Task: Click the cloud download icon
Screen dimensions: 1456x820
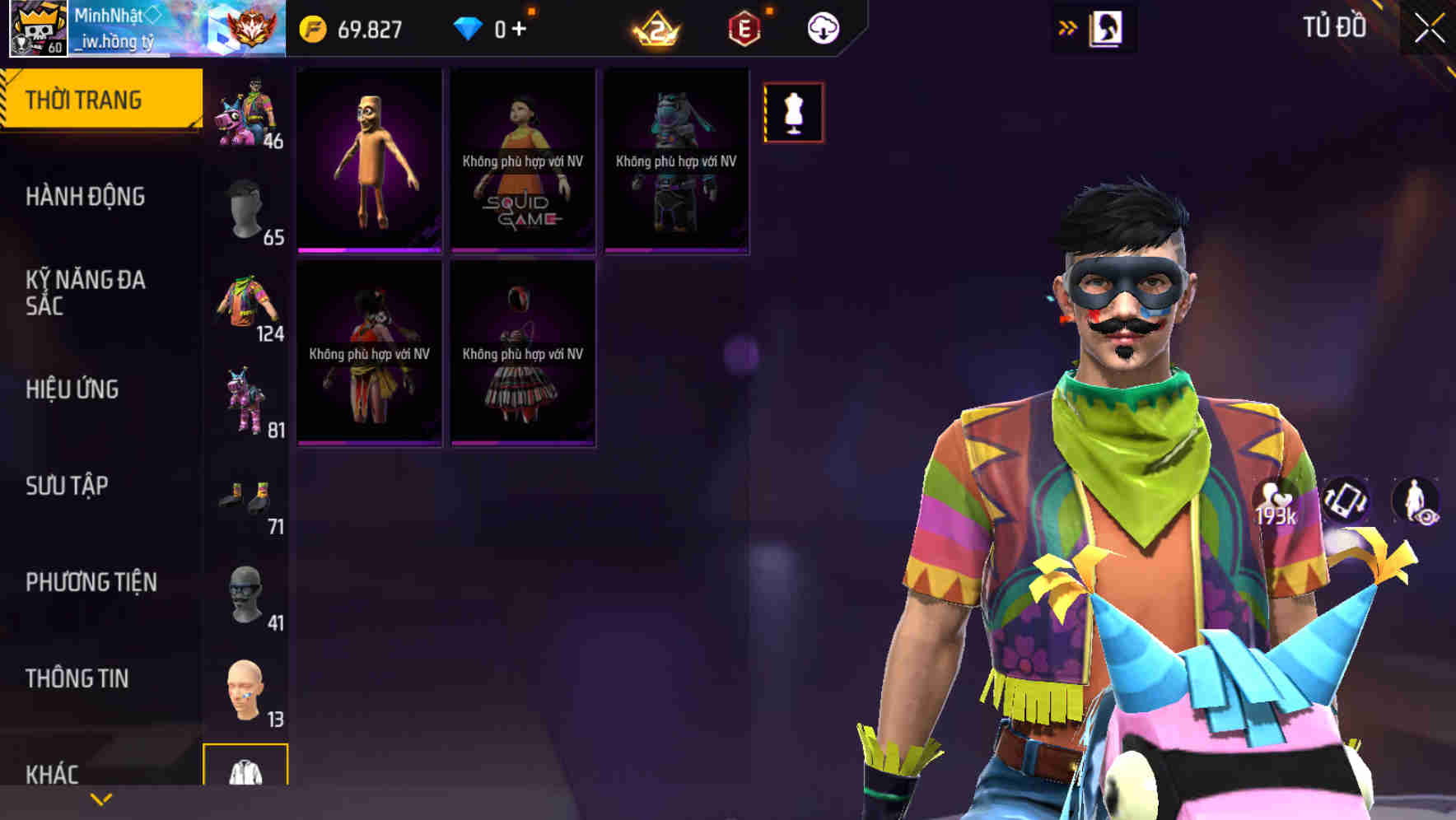Action: (822, 27)
